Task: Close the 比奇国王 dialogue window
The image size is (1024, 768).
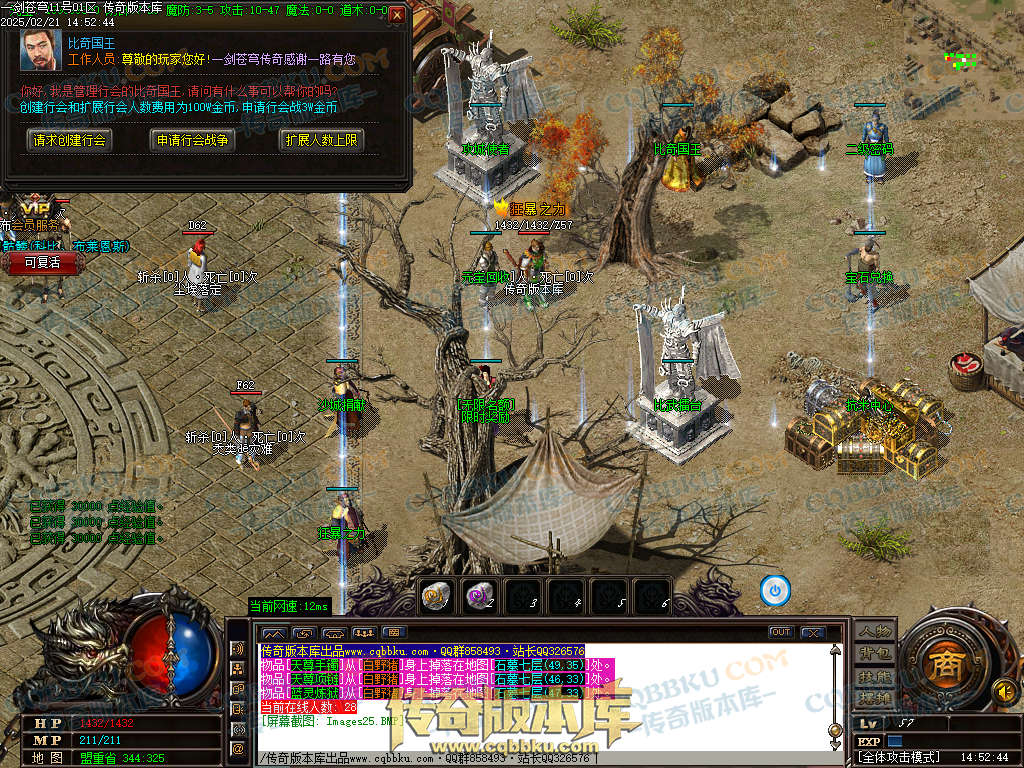Action: [397, 16]
